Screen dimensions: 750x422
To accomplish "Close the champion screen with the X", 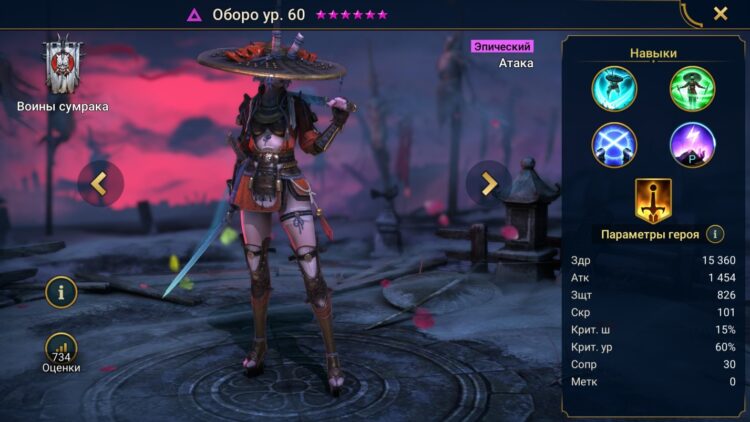I will [x=720, y=14].
